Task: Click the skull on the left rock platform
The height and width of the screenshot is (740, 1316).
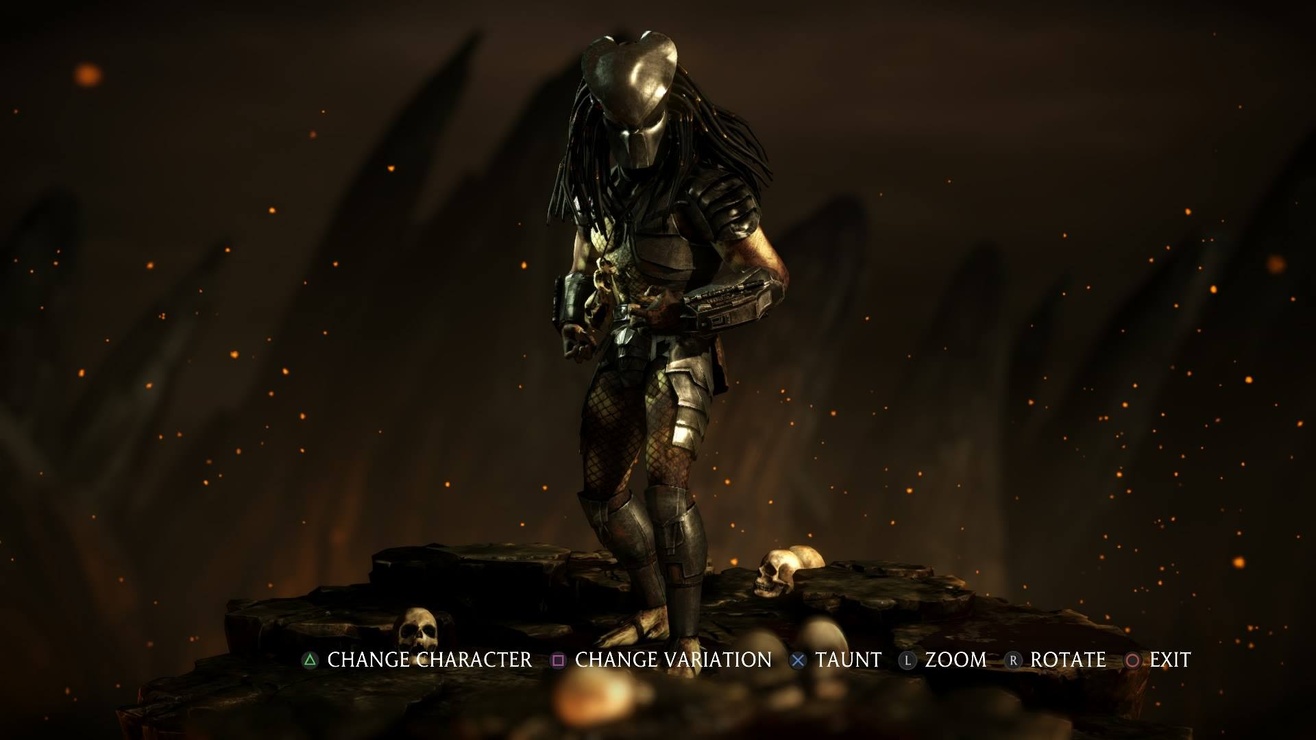Action: pos(417,625)
